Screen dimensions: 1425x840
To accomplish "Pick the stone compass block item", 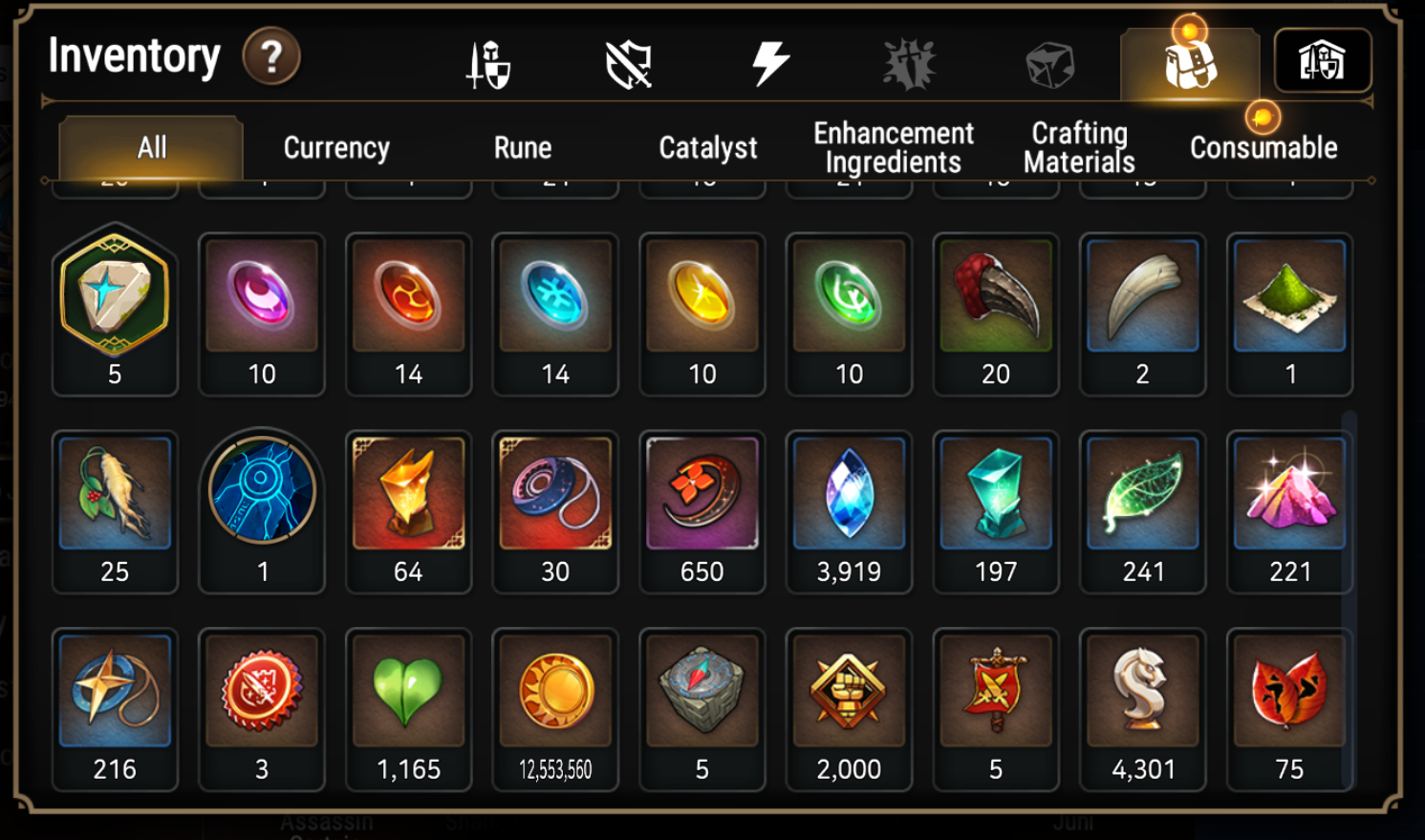I will pos(702,708).
